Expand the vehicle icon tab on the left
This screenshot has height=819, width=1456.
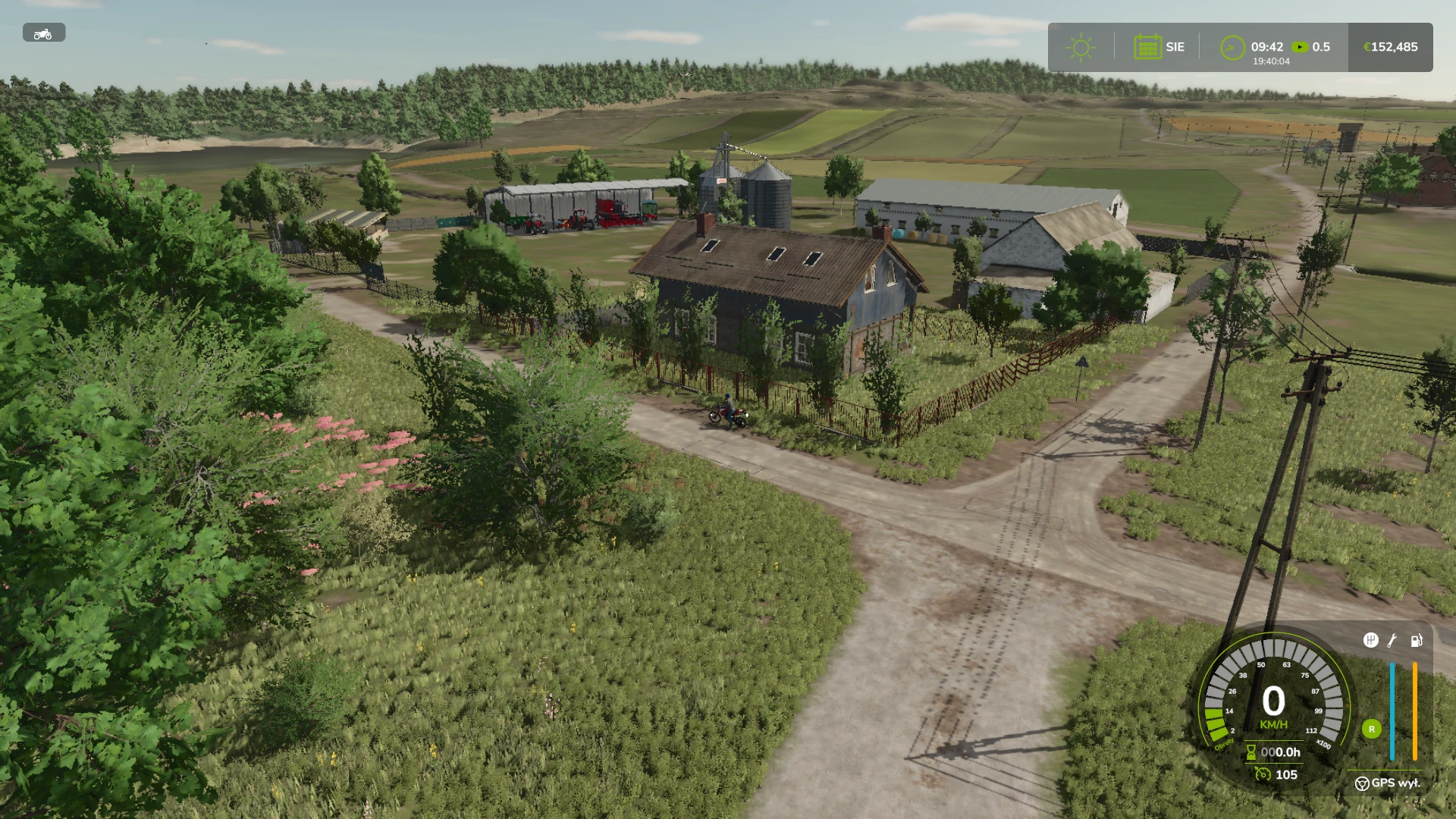coord(43,33)
